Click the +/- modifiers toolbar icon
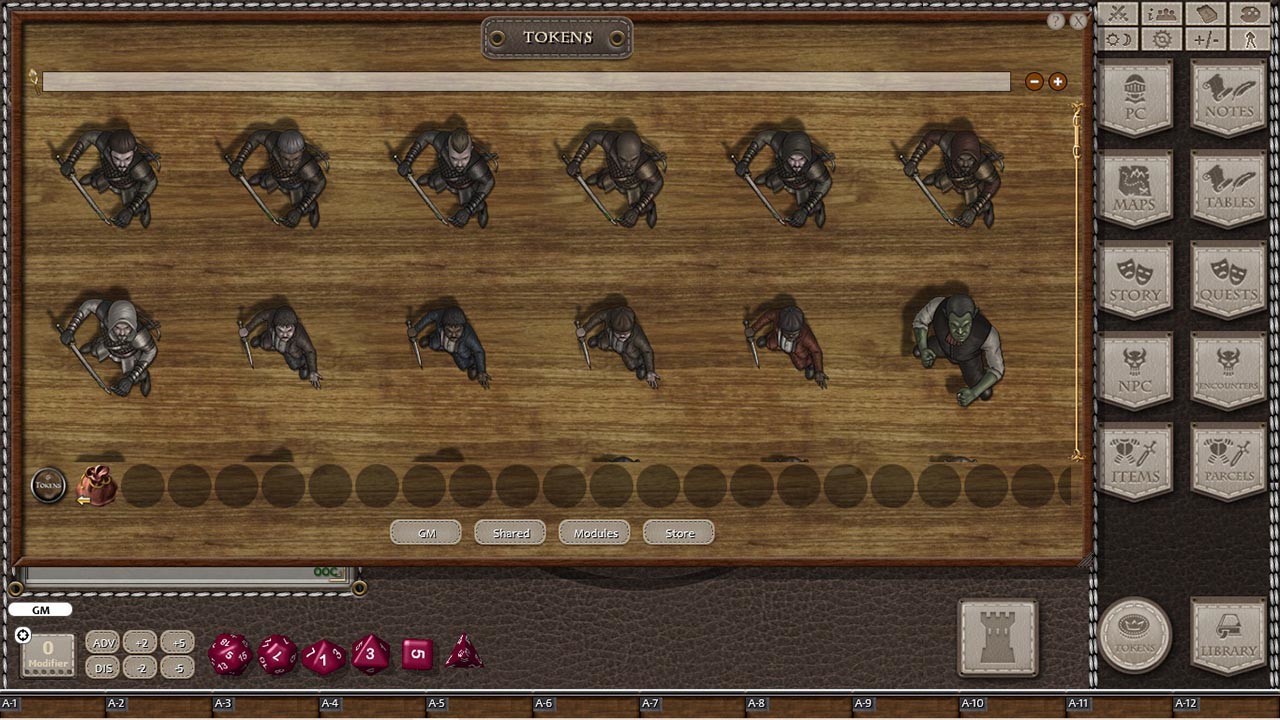The width and height of the screenshot is (1280, 720). pos(1205,38)
